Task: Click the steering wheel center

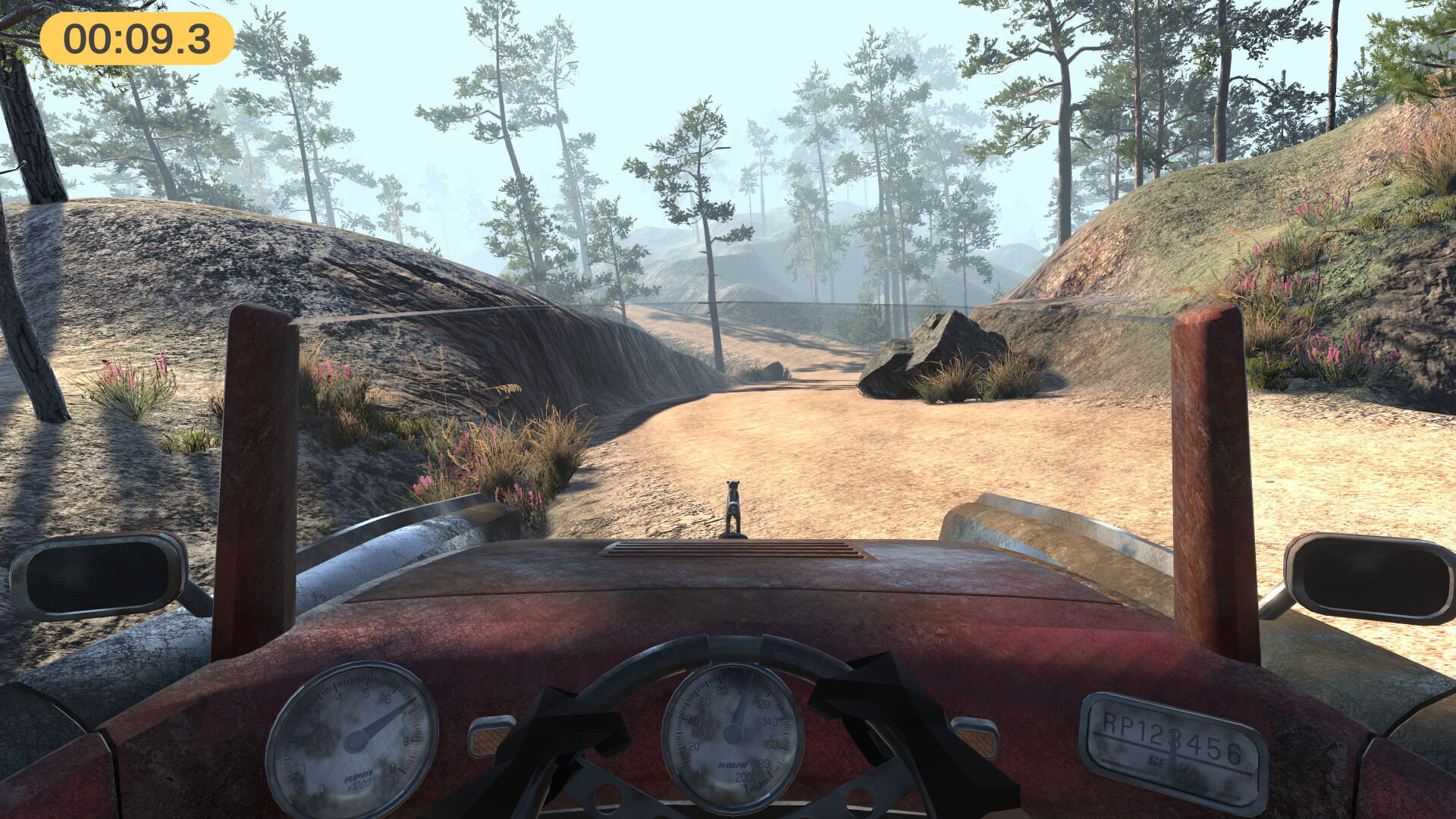Action: click(728, 811)
